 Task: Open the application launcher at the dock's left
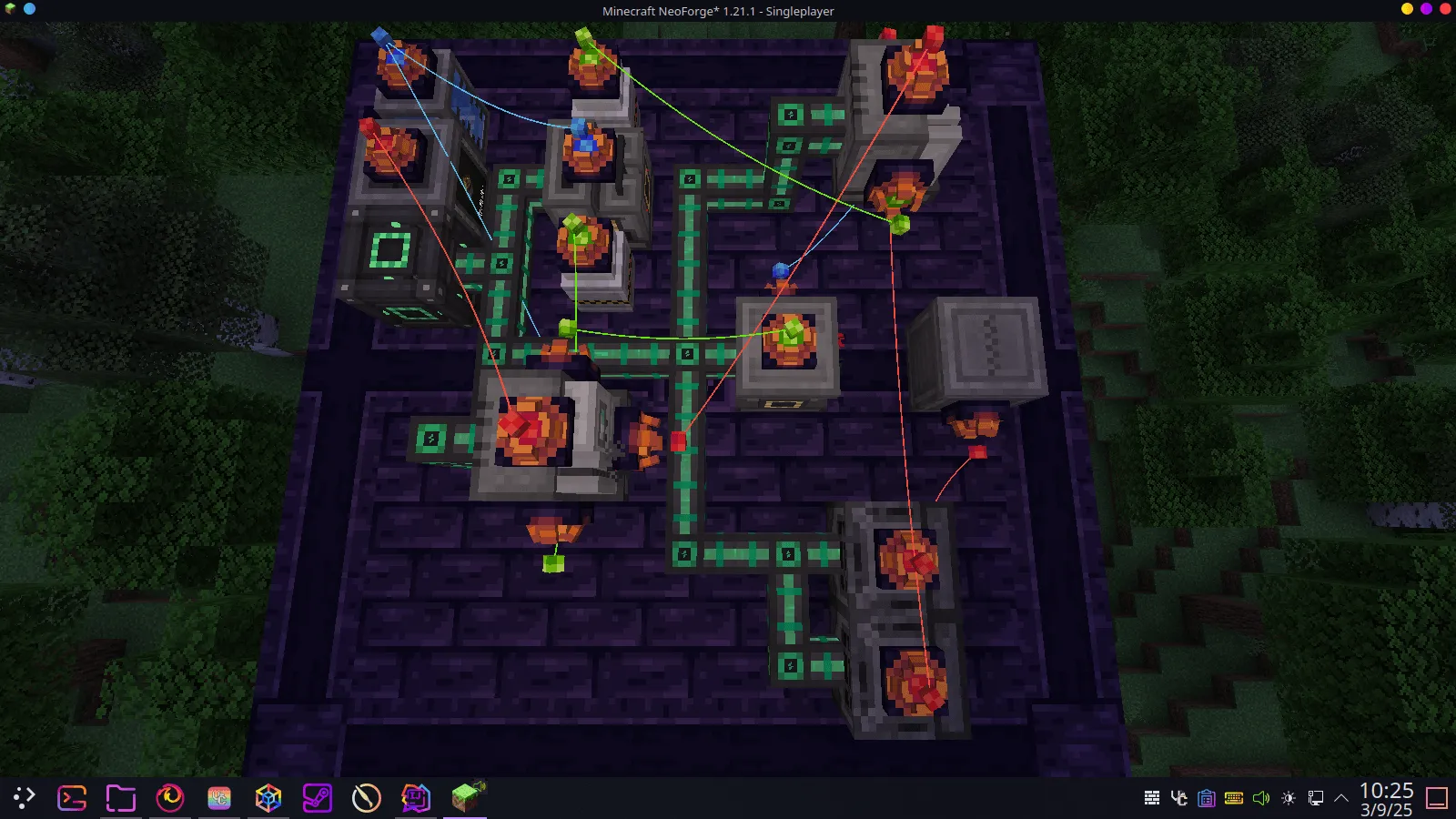tap(25, 798)
